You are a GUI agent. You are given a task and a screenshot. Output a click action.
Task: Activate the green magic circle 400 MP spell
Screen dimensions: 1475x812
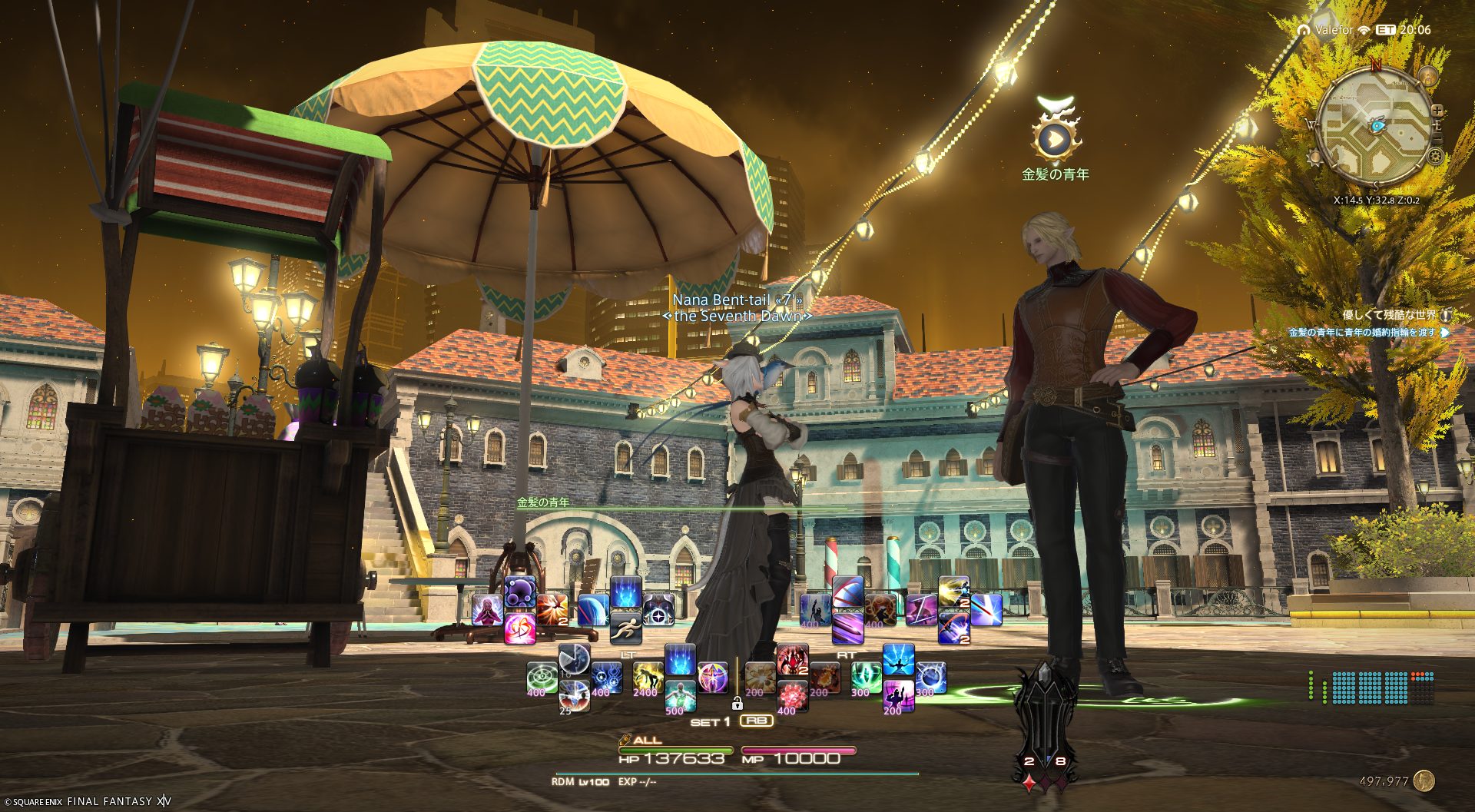542,678
